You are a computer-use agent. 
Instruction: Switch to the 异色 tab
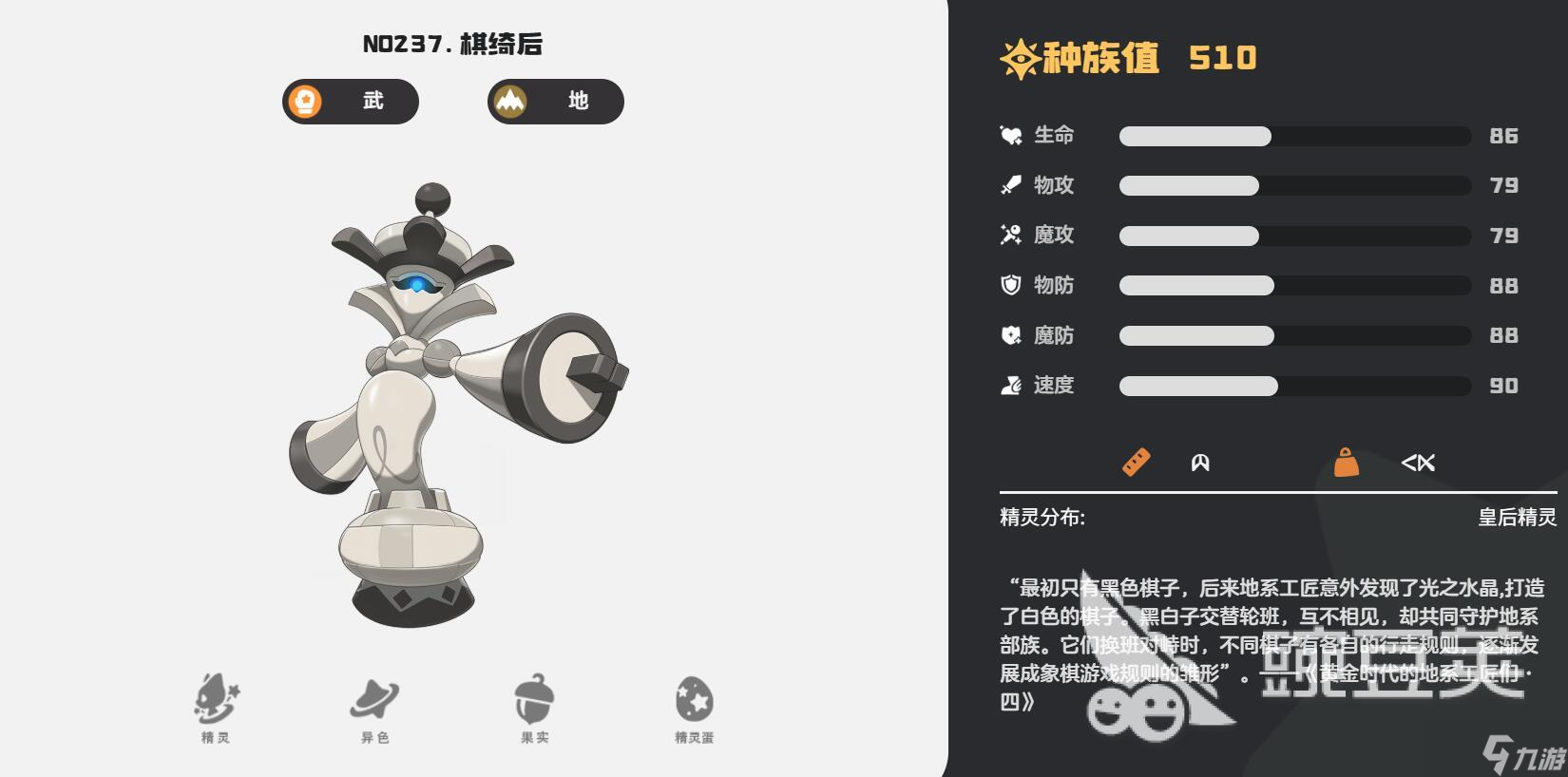point(376,701)
